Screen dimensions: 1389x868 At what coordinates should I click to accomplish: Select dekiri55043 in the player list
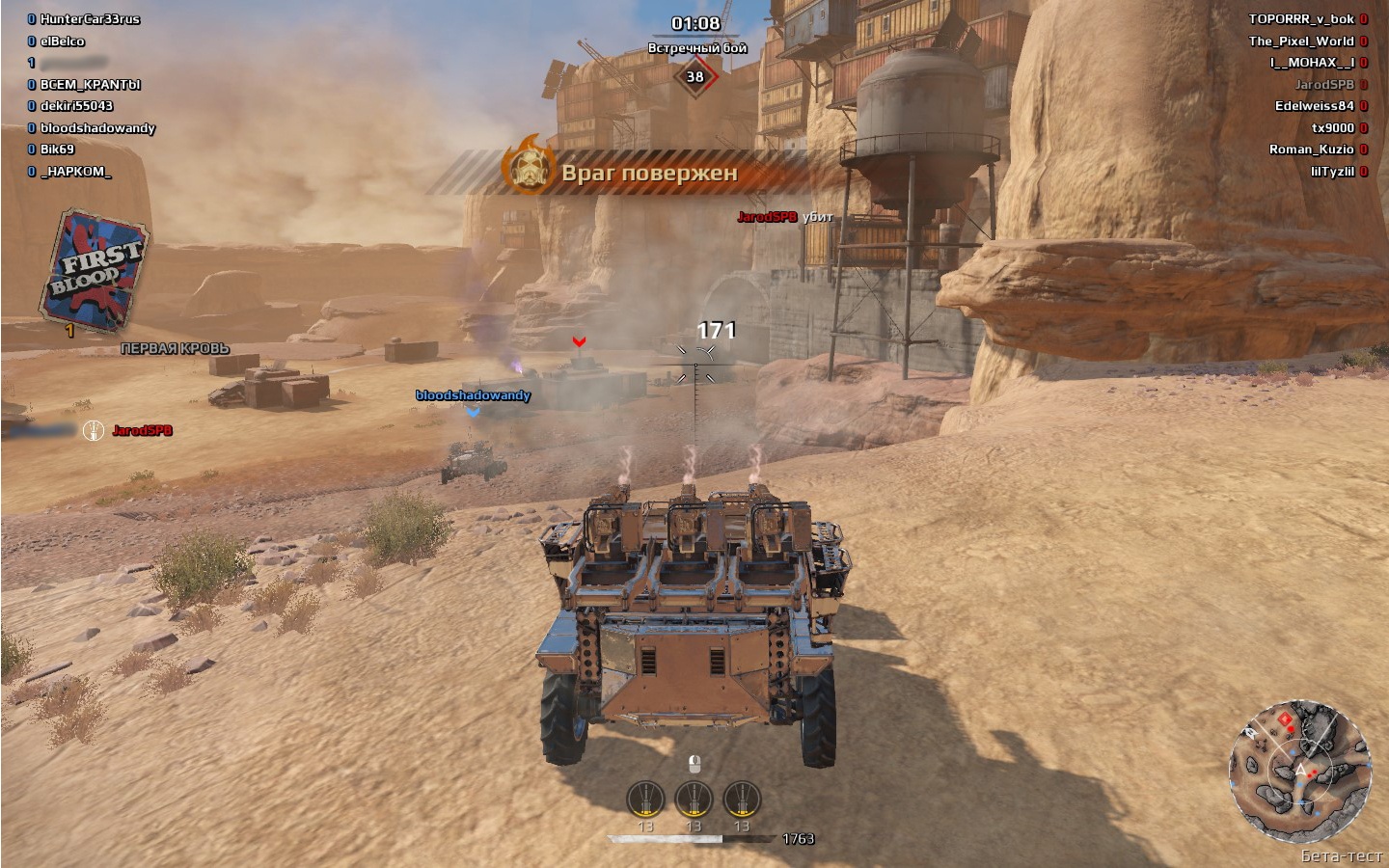point(76,106)
